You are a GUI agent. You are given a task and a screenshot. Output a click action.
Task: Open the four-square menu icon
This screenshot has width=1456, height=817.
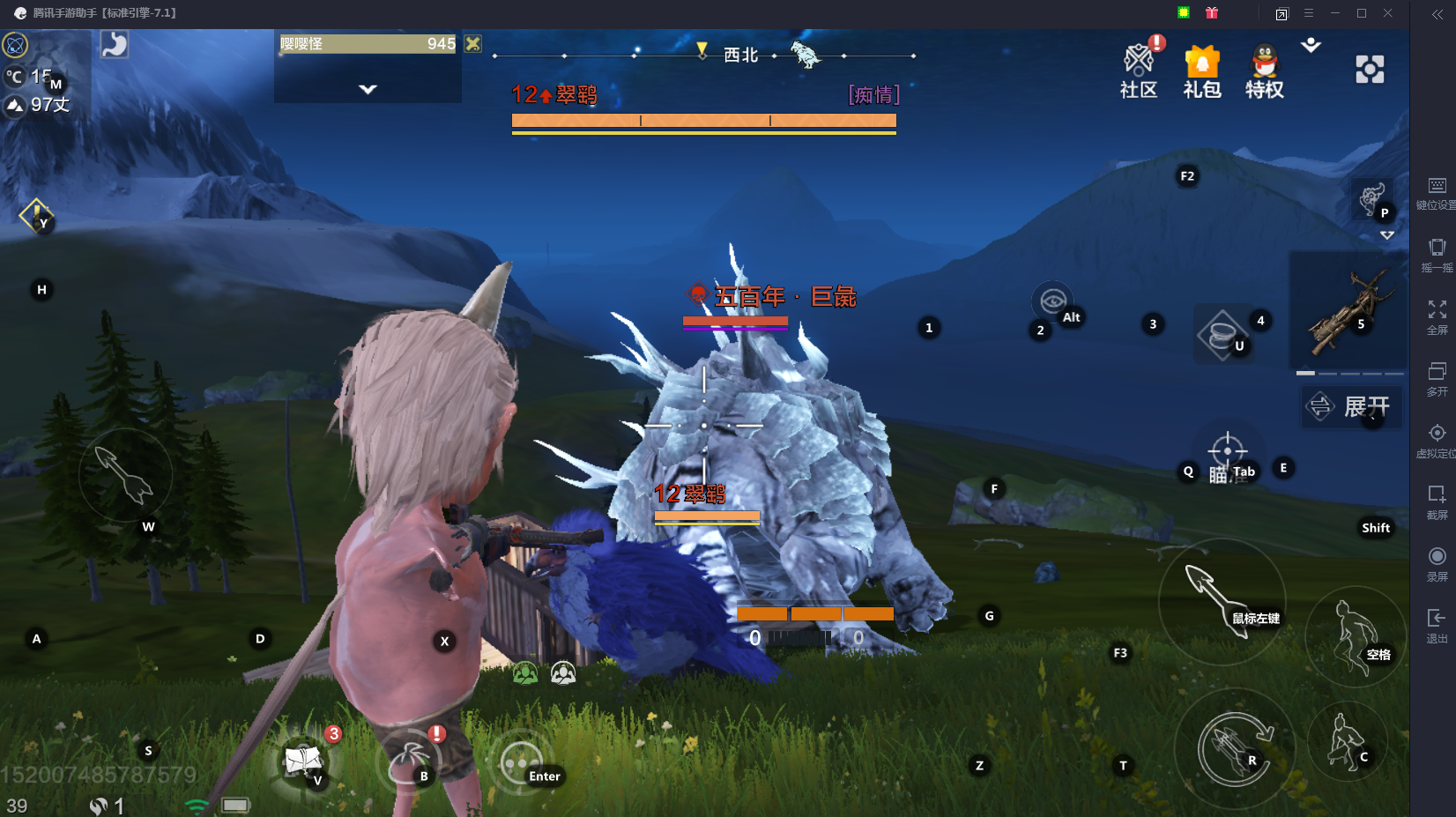tap(1370, 69)
